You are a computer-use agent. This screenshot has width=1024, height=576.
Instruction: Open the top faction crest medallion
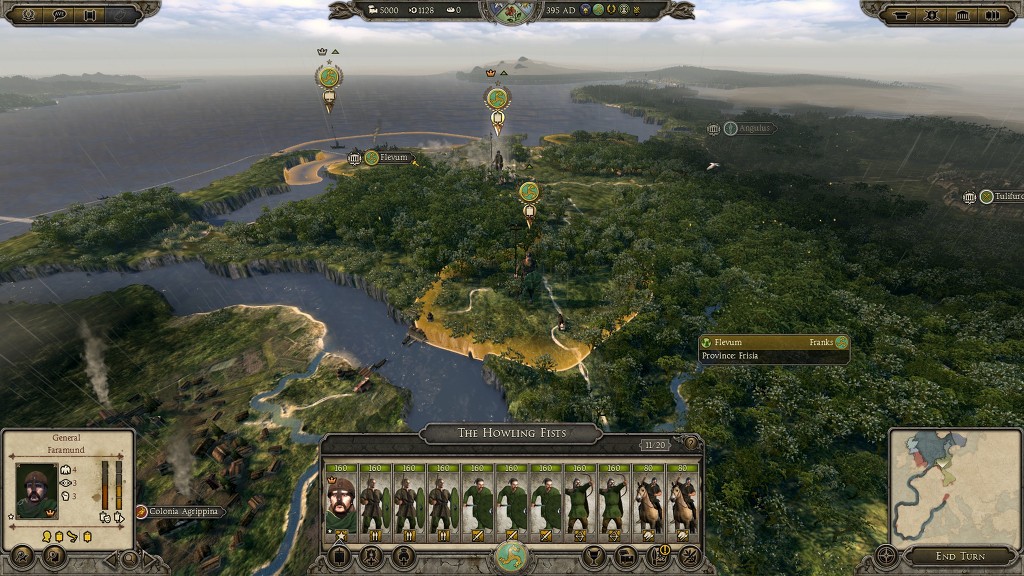(511, 12)
